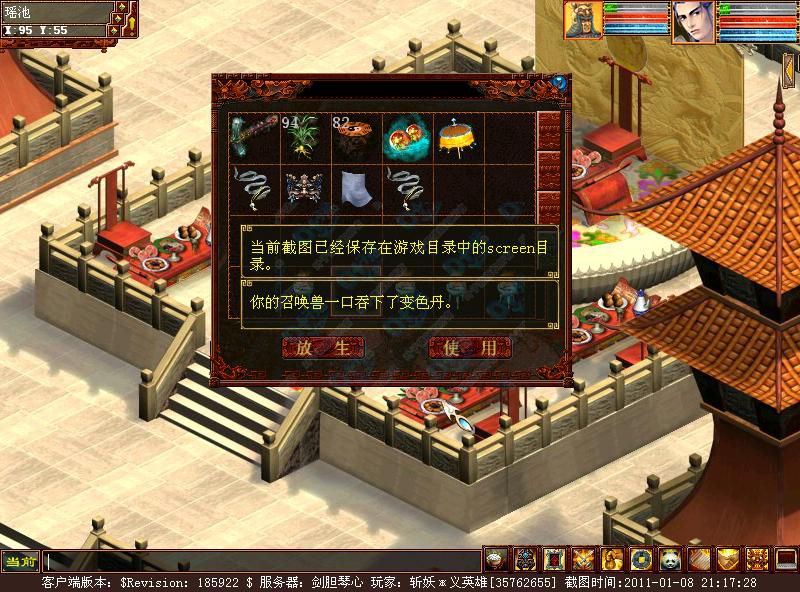This screenshot has height=592, width=800.
Task: Open the crossed swords toolbar icon
Action: click(x=583, y=559)
